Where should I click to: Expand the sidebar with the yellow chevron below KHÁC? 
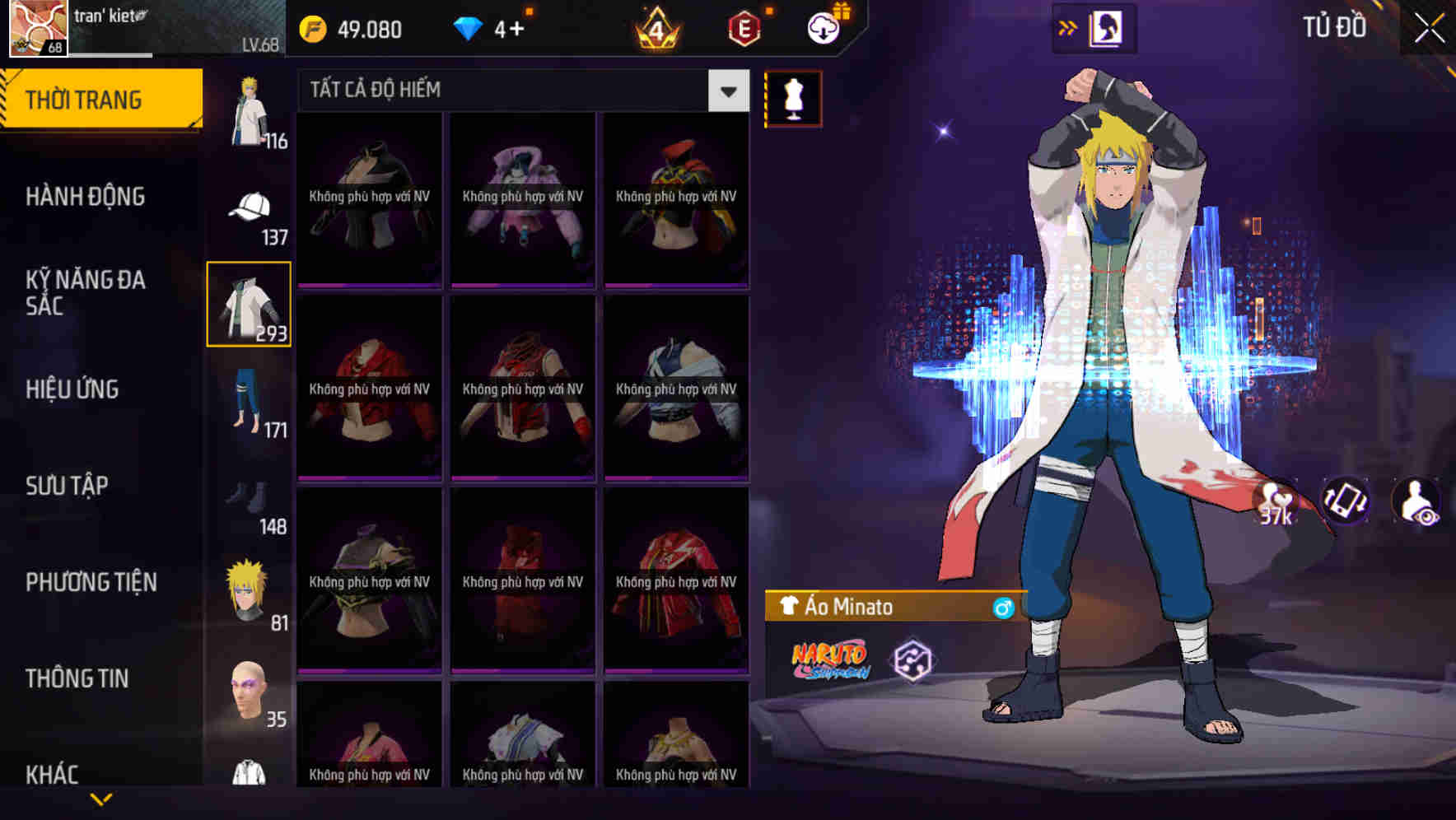(x=100, y=797)
